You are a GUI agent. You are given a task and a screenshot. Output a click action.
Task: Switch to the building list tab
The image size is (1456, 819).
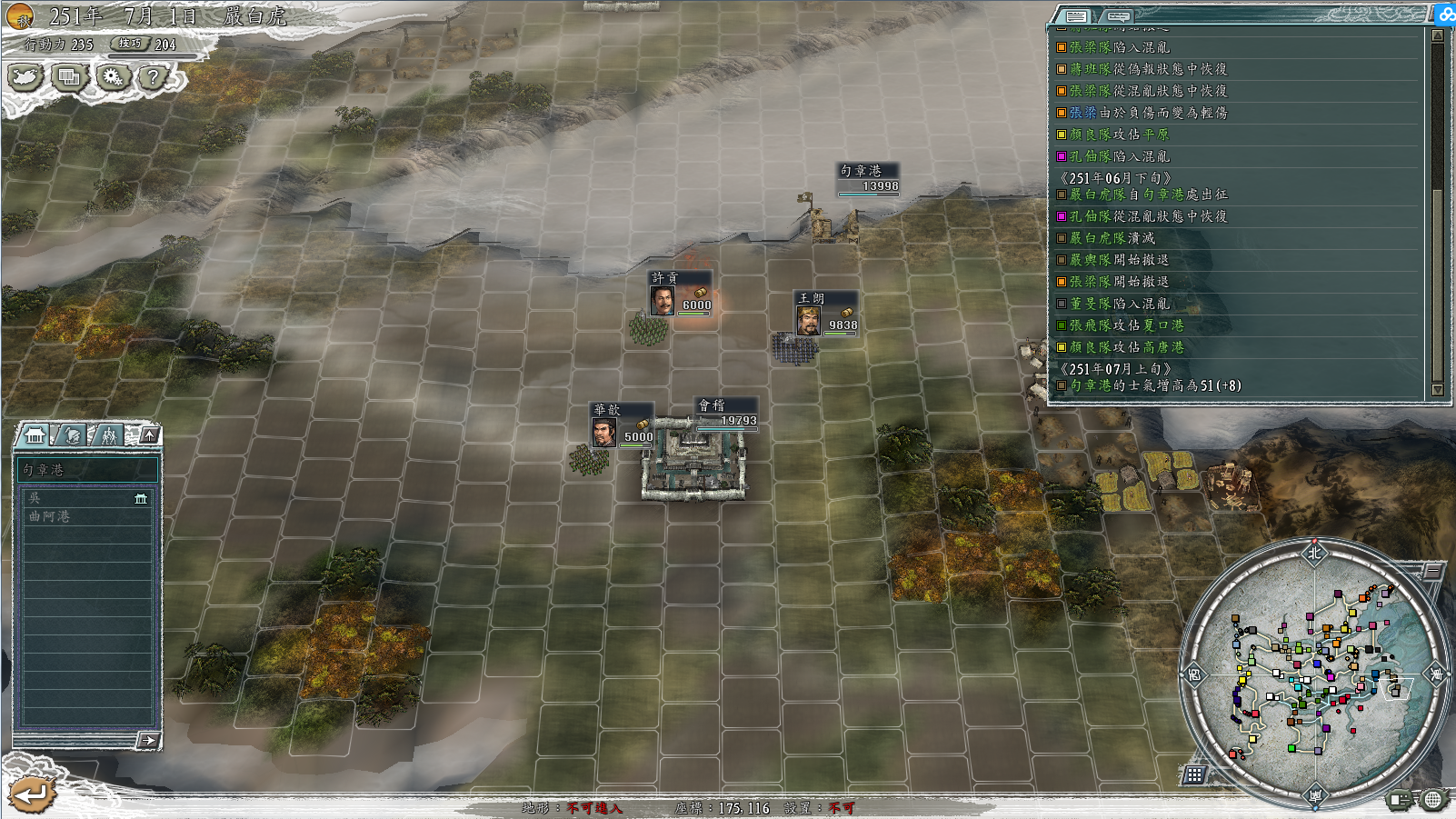(35, 435)
